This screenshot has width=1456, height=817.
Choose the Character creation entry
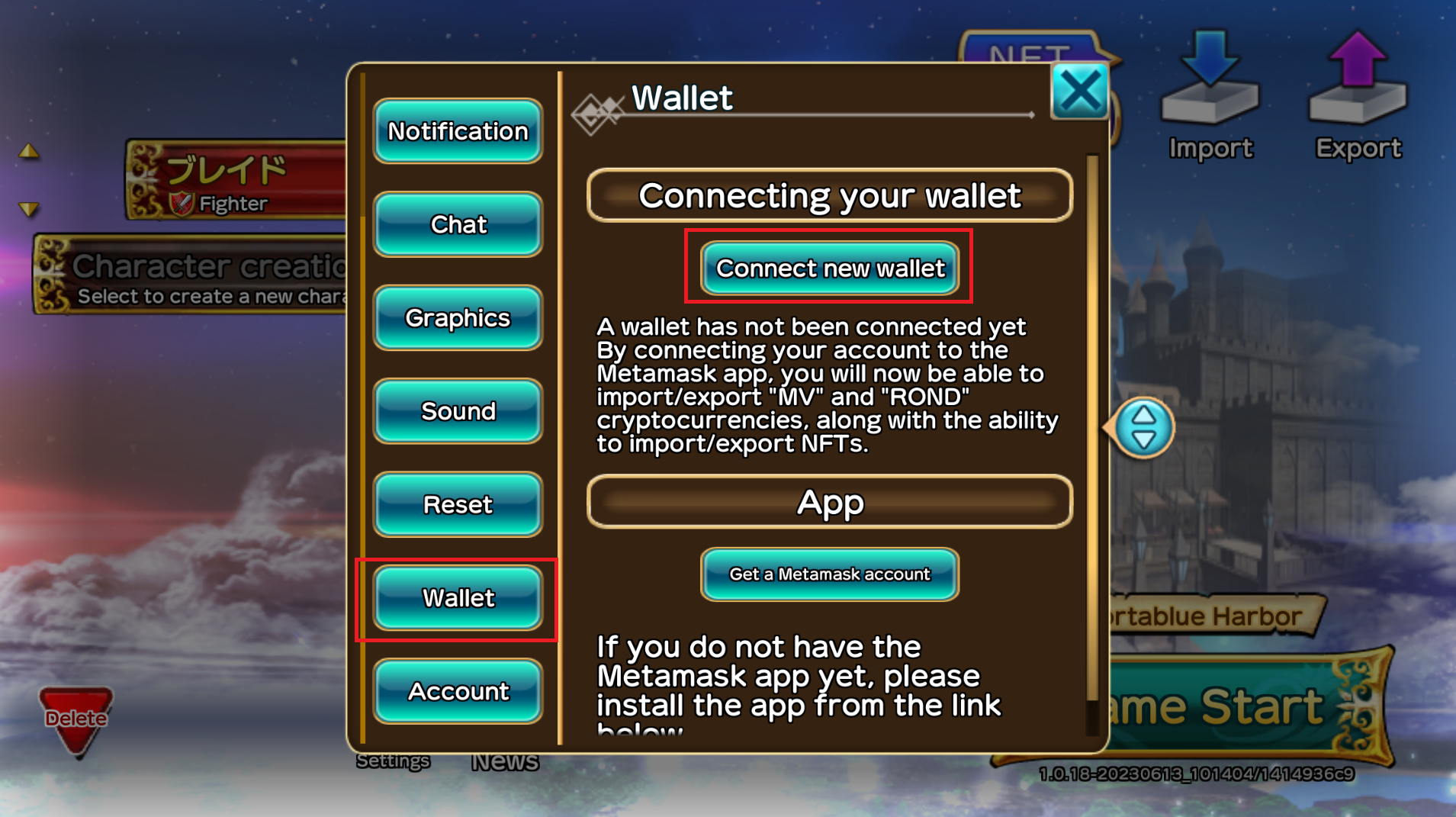[191, 276]
